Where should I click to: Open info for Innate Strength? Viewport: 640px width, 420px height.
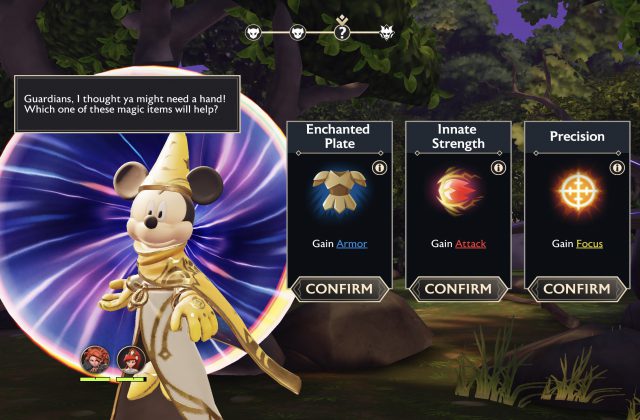pyautogui.click(x=498, y=168)
